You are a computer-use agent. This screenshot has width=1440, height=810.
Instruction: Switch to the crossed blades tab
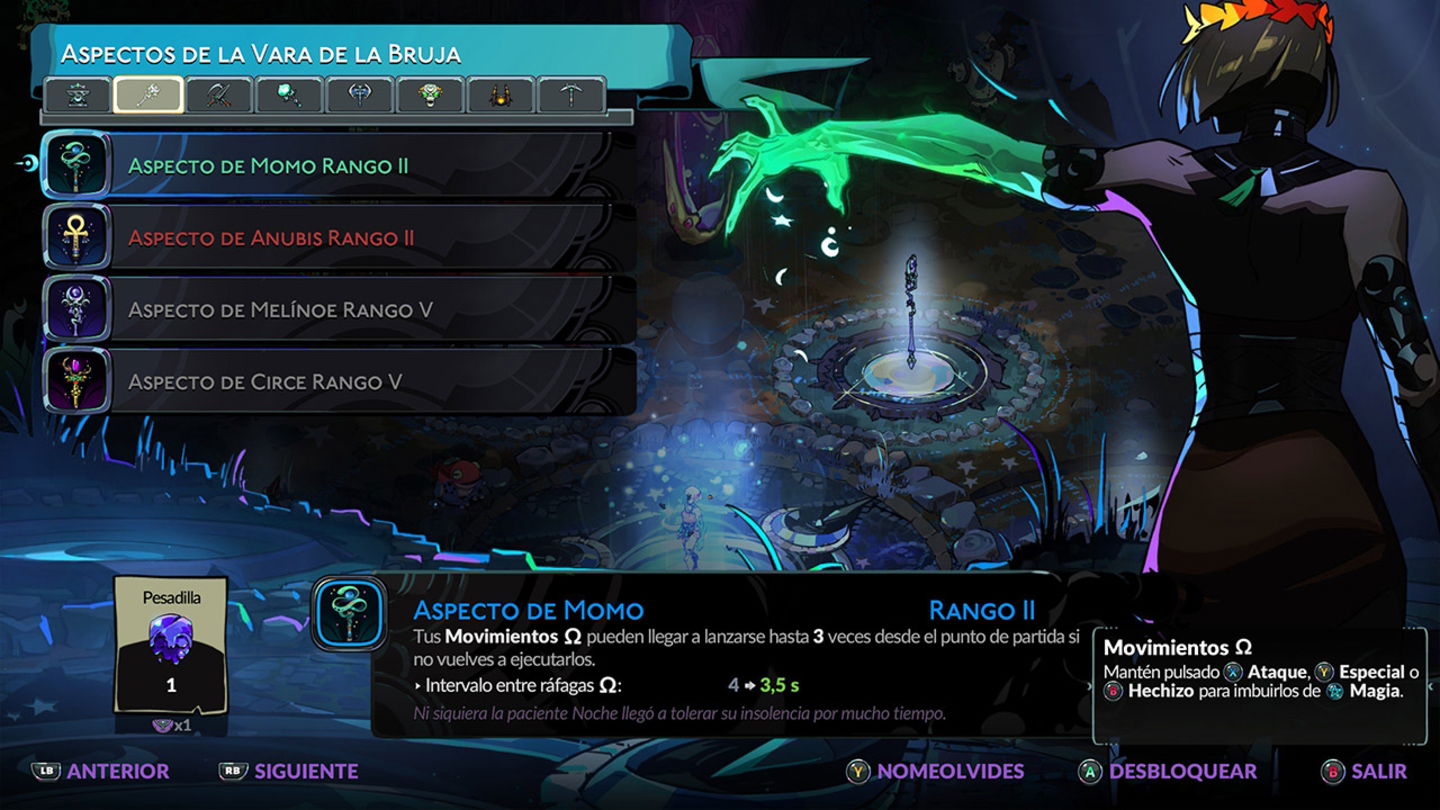220,94
